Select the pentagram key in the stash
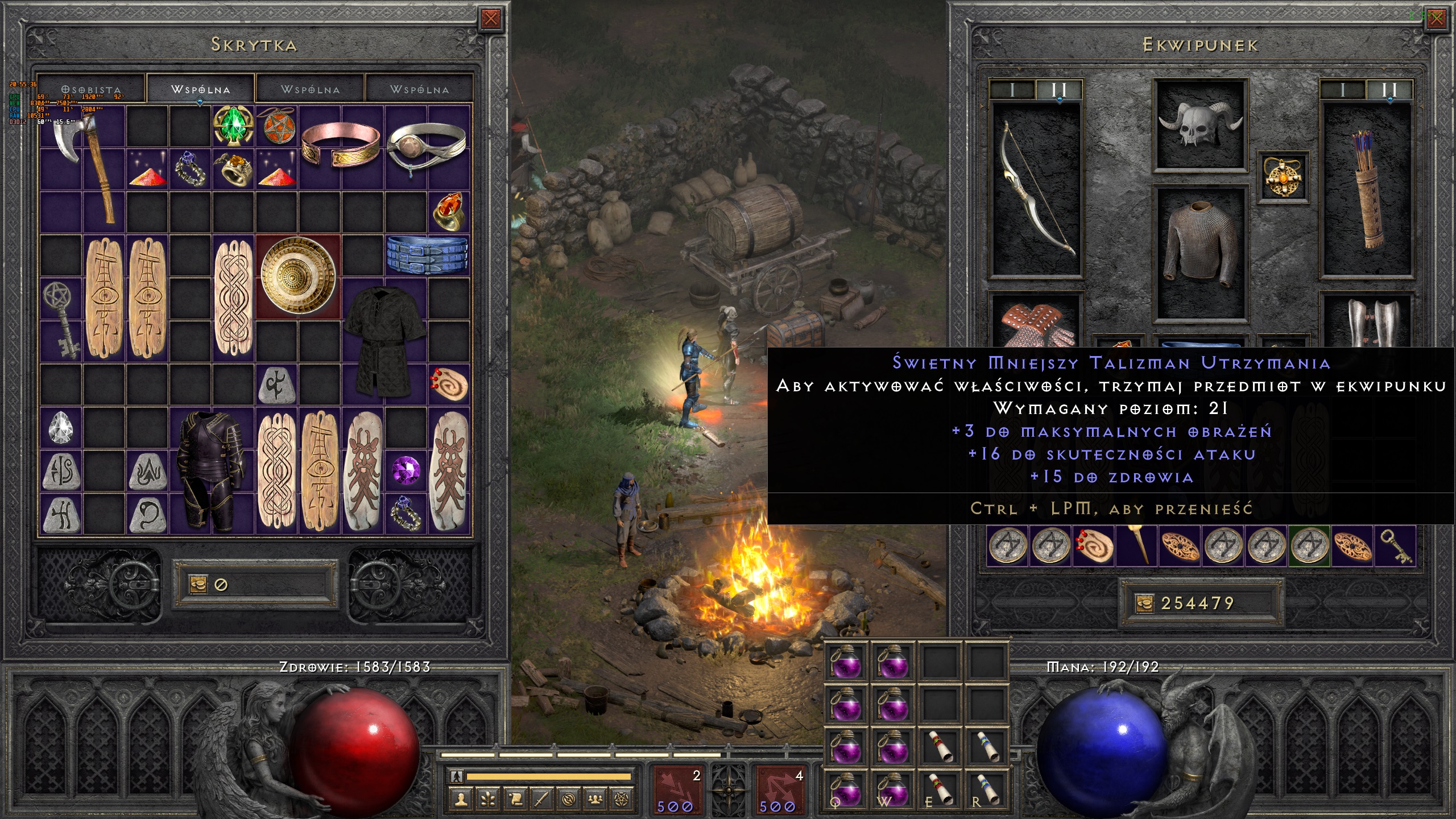1456x819 pixels. point(61,318)
